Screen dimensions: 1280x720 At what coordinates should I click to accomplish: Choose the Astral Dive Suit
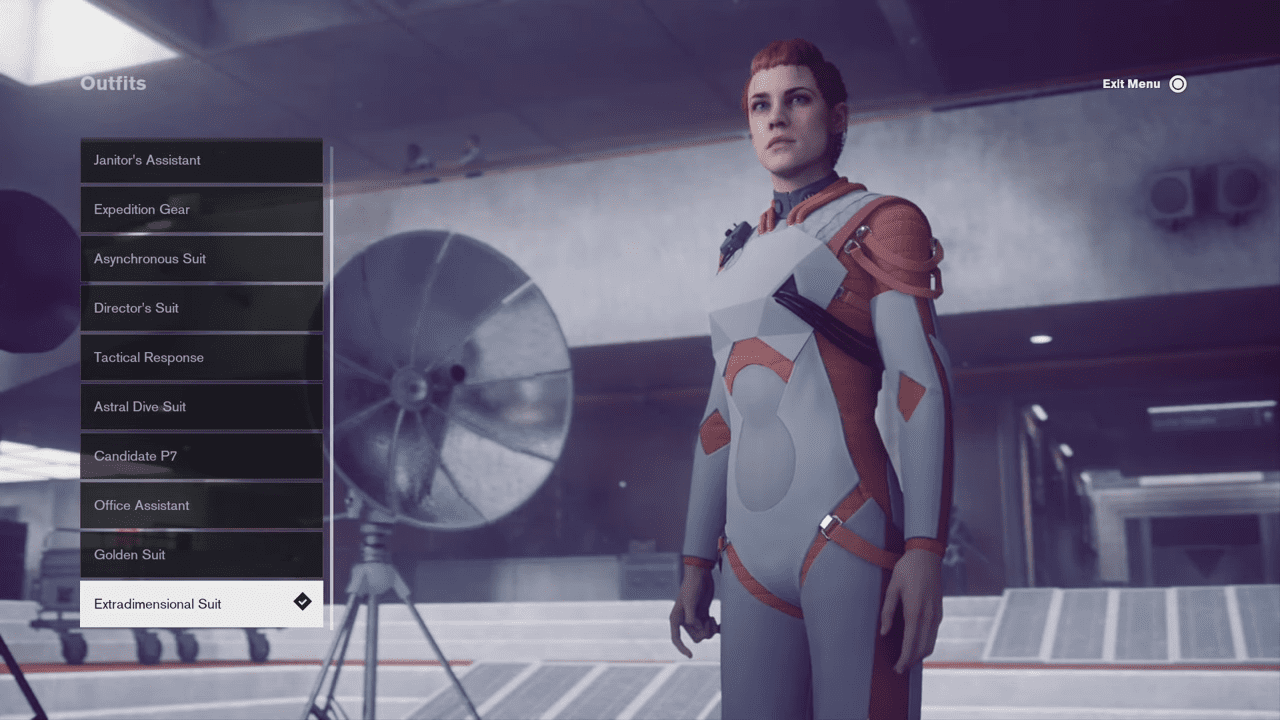[201, 407]
